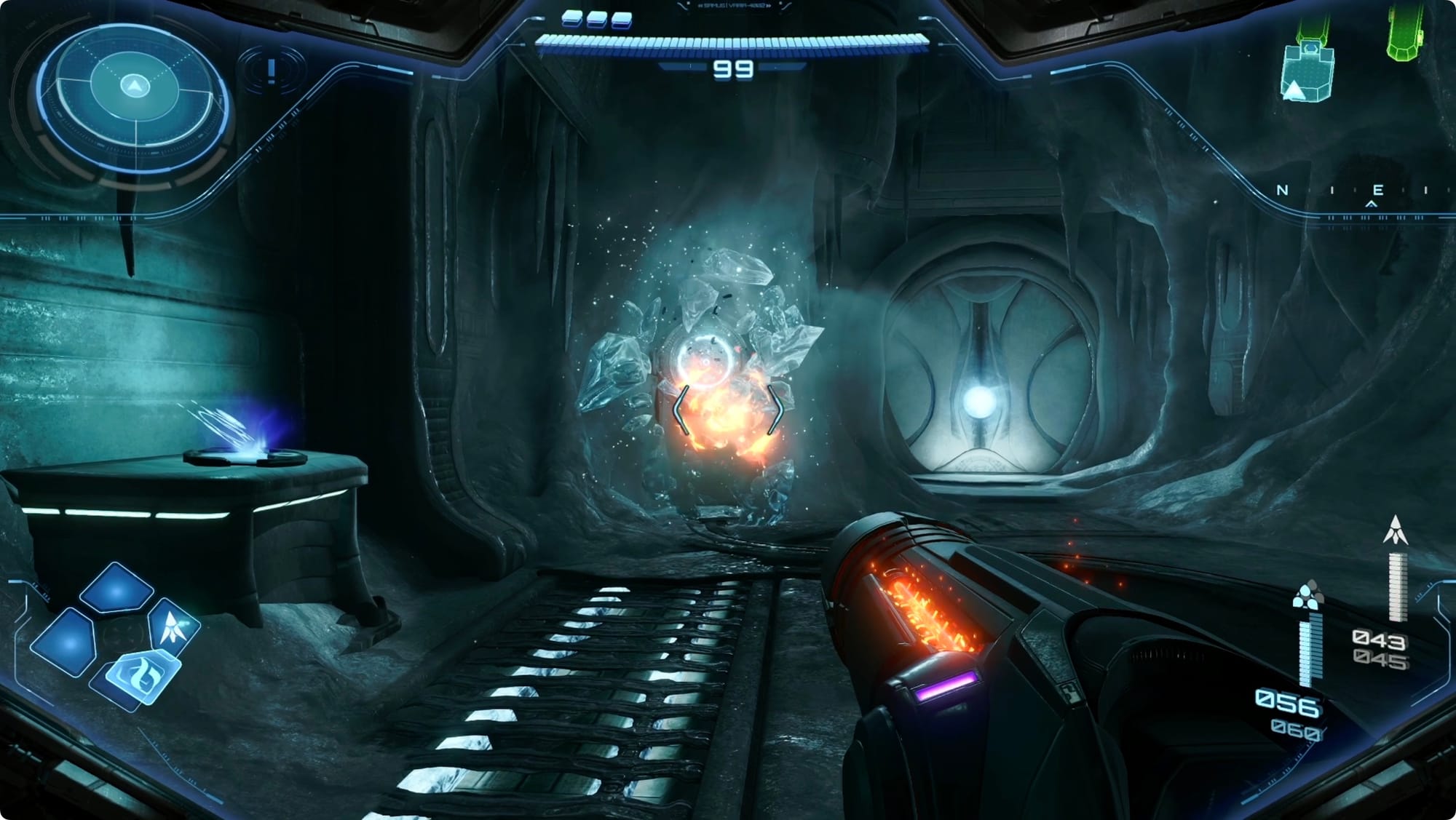Image resolution: width=1456 pixels, height=820 pixels.
Task: Choose the highlighted flame shot weapon slot
Action: click(x=143, y=676)
